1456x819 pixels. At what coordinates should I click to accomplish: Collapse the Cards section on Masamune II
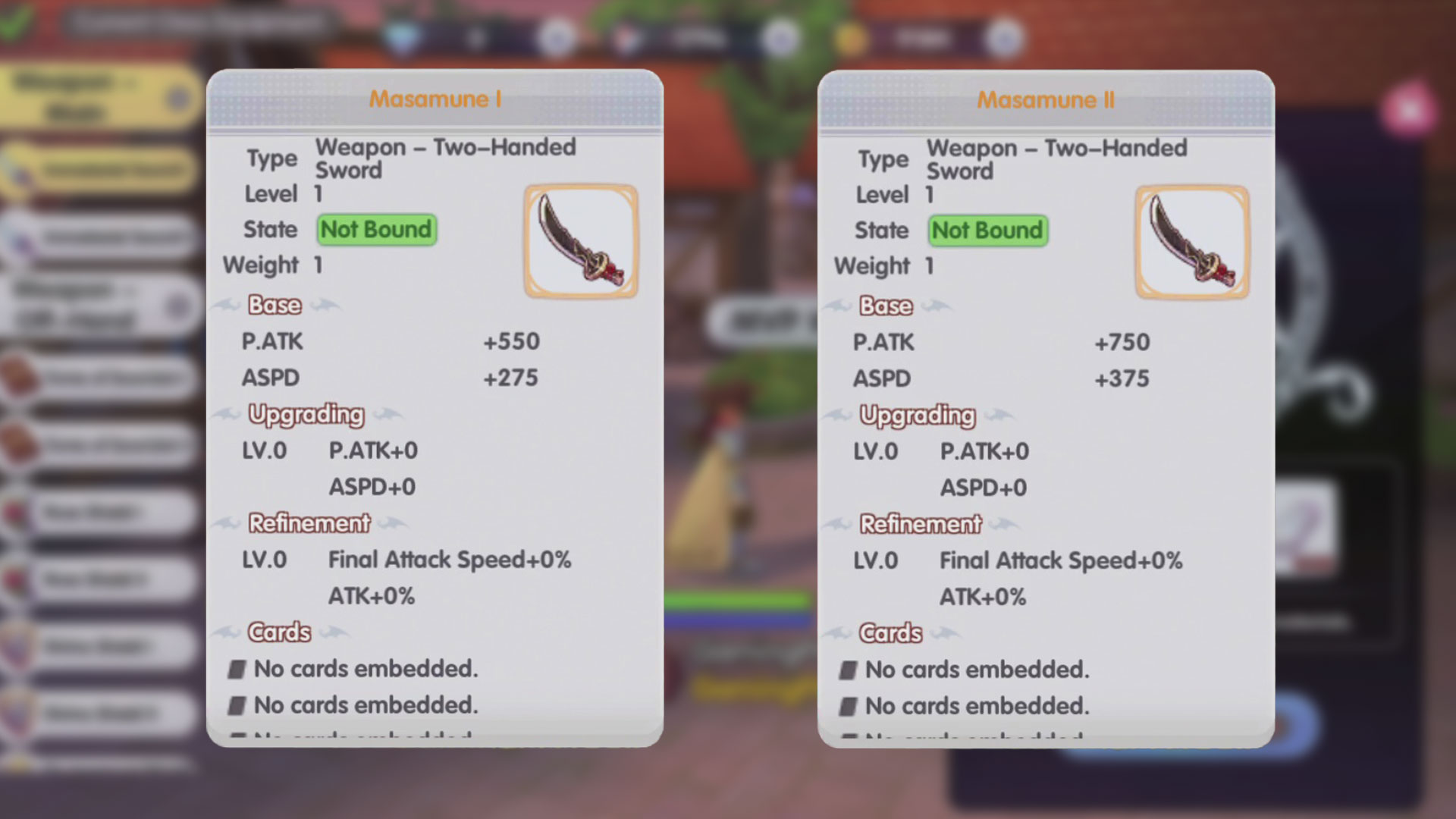point(892,632)
